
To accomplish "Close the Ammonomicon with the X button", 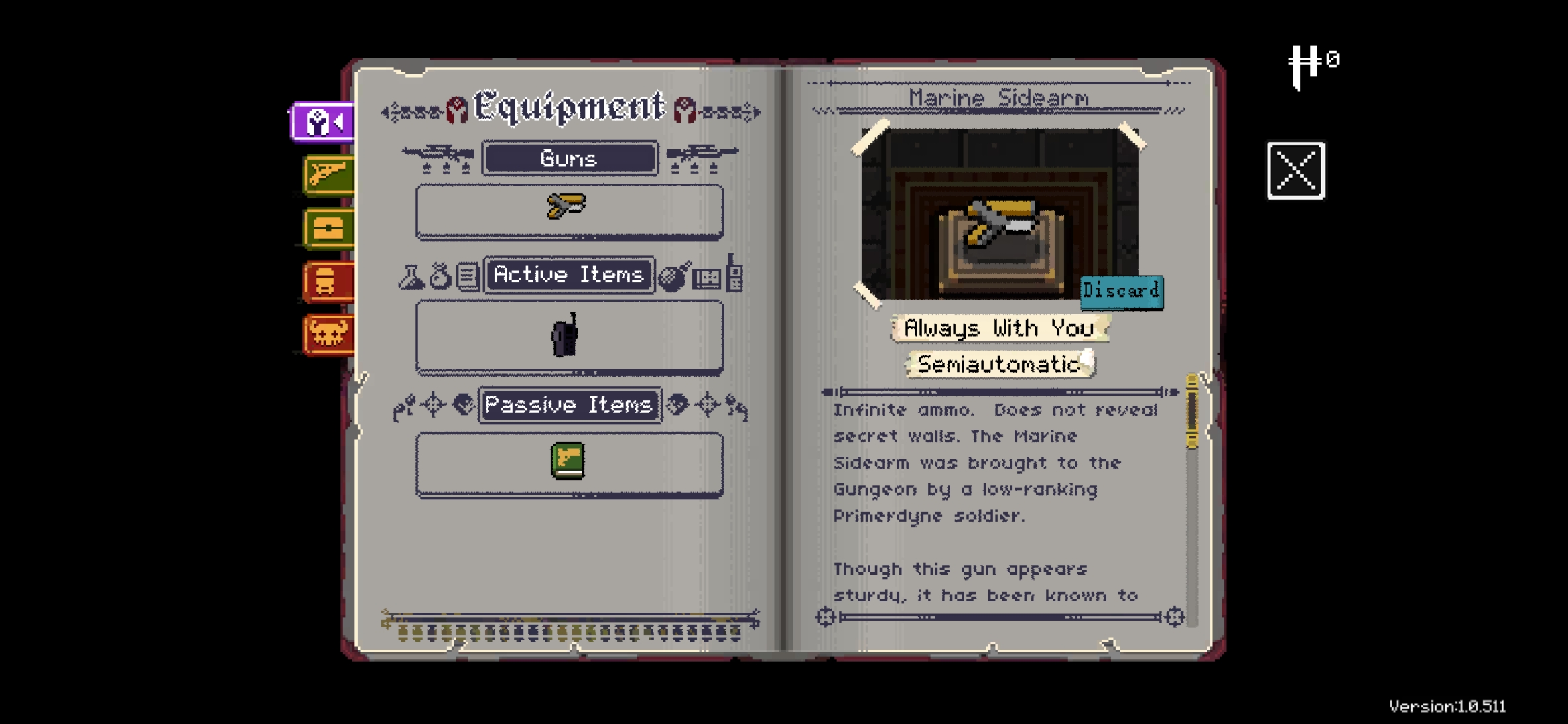I will [x=1297, y=171].
